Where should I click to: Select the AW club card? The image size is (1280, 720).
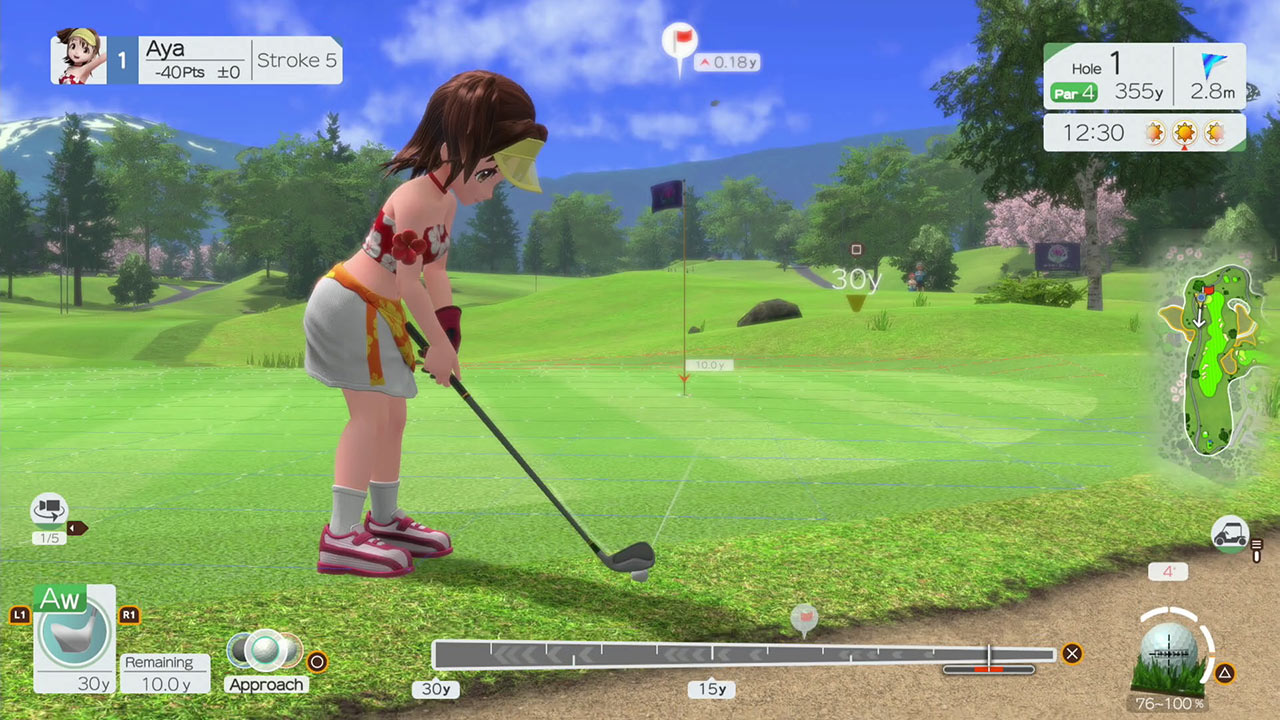point(74,638)
